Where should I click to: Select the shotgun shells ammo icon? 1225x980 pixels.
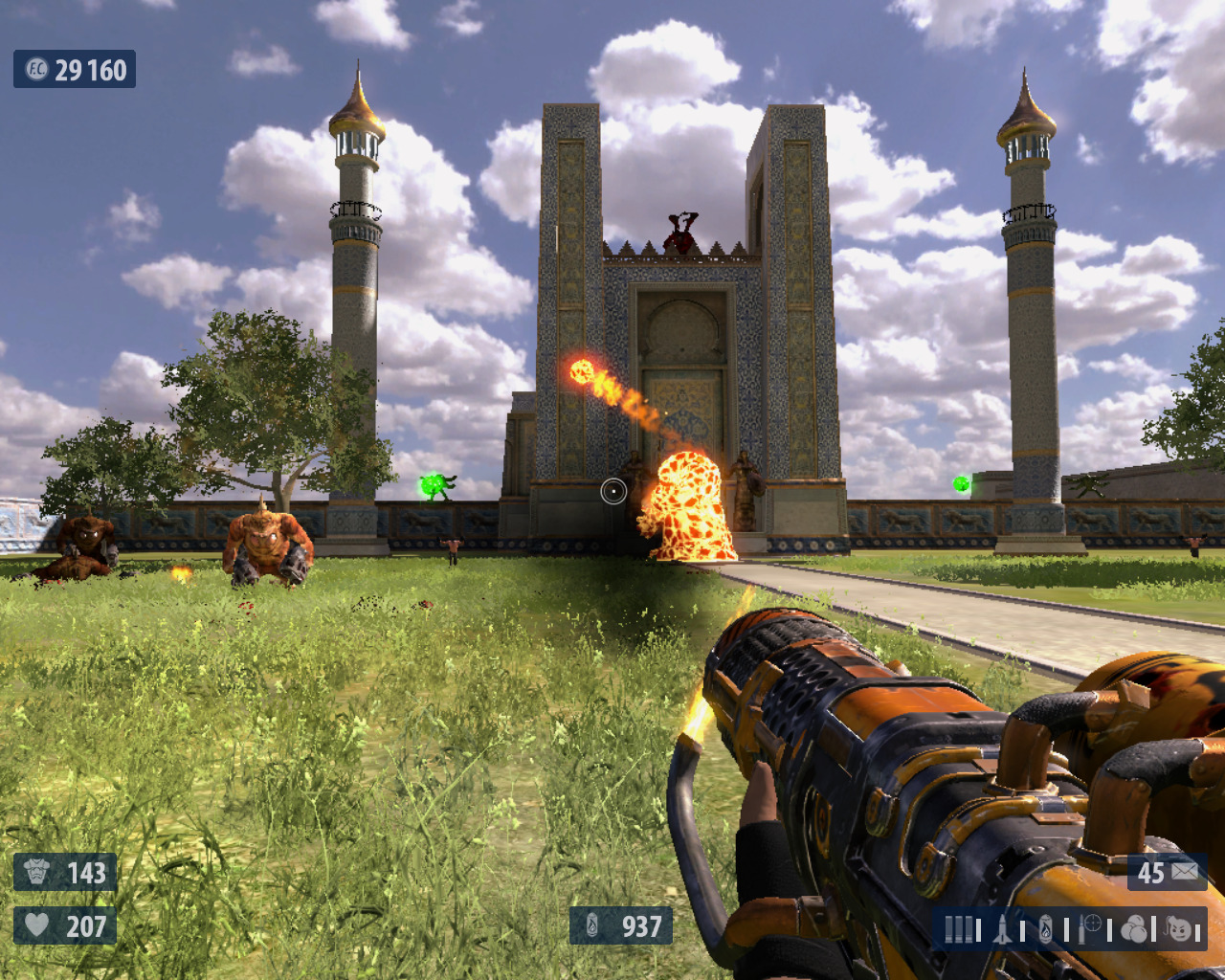click(x=958, y=928)
